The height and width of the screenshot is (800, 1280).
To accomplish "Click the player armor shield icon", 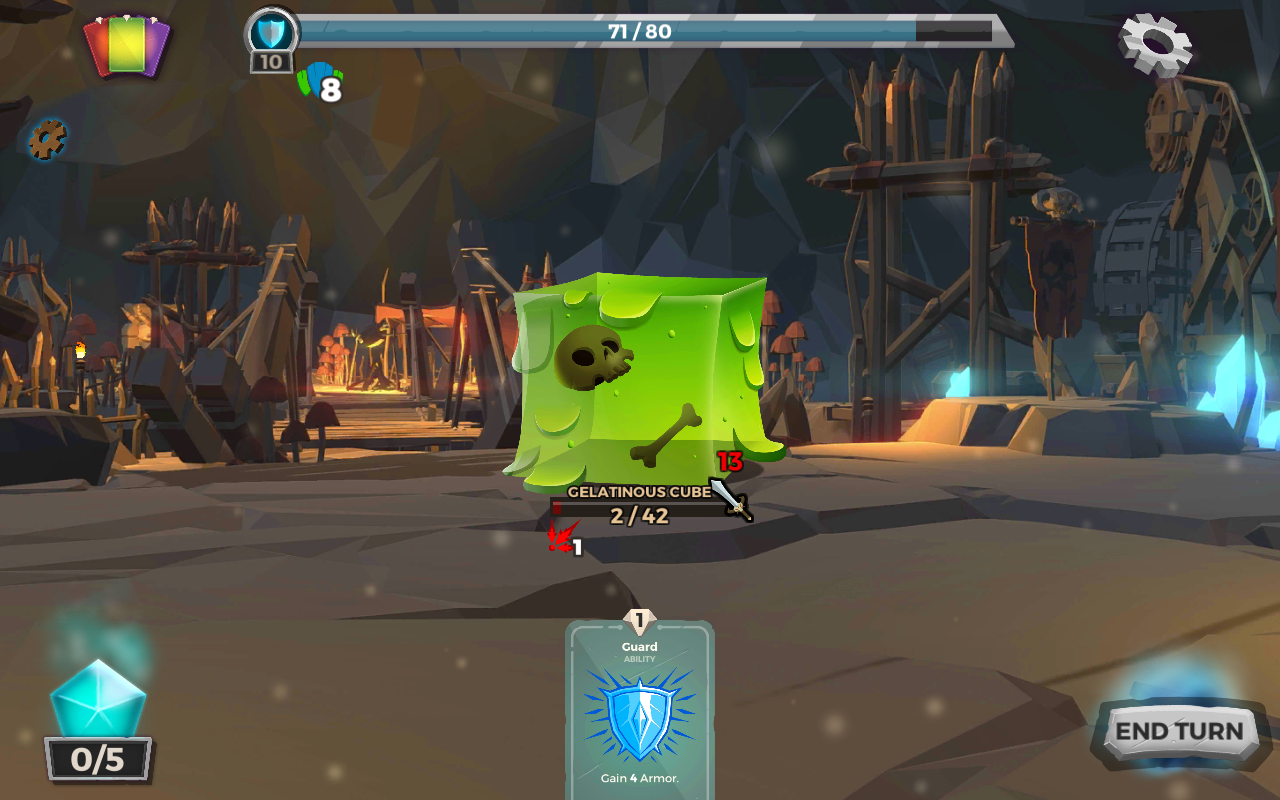I will 271,35.
